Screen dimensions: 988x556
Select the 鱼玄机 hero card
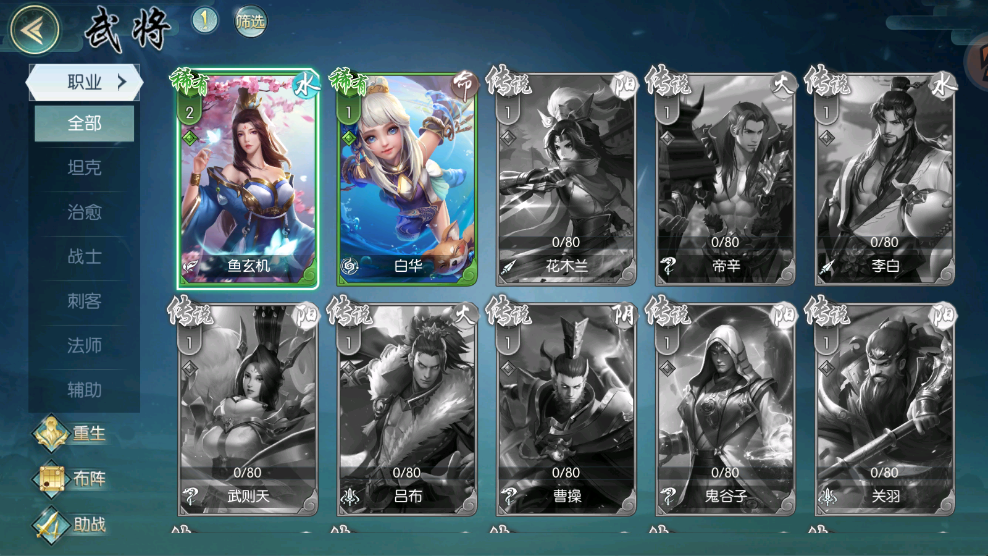pos(248,180)
